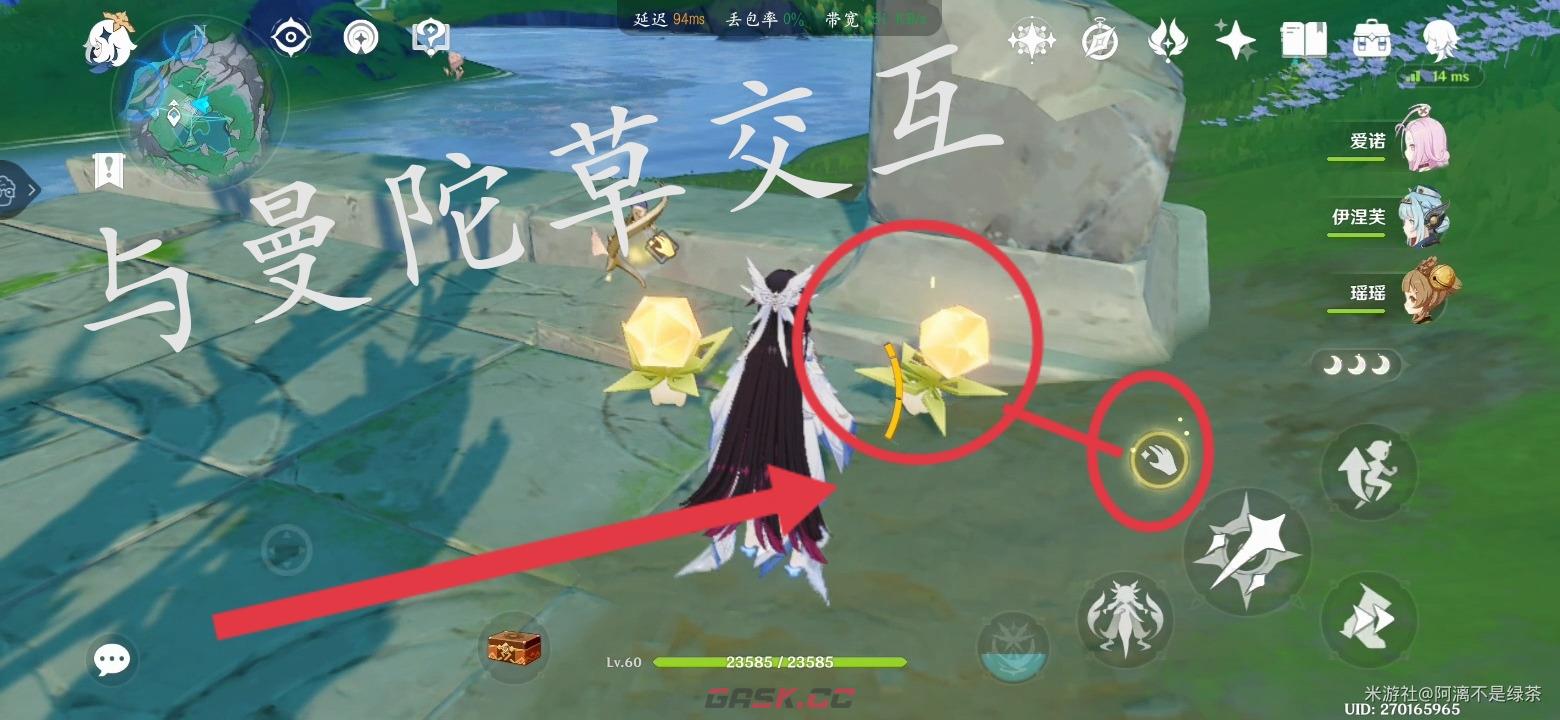The width and height of the screenshot is (1560, 720).
Task: Open the Adventurer Handbook book icon
Action: tap(1303, 40)
